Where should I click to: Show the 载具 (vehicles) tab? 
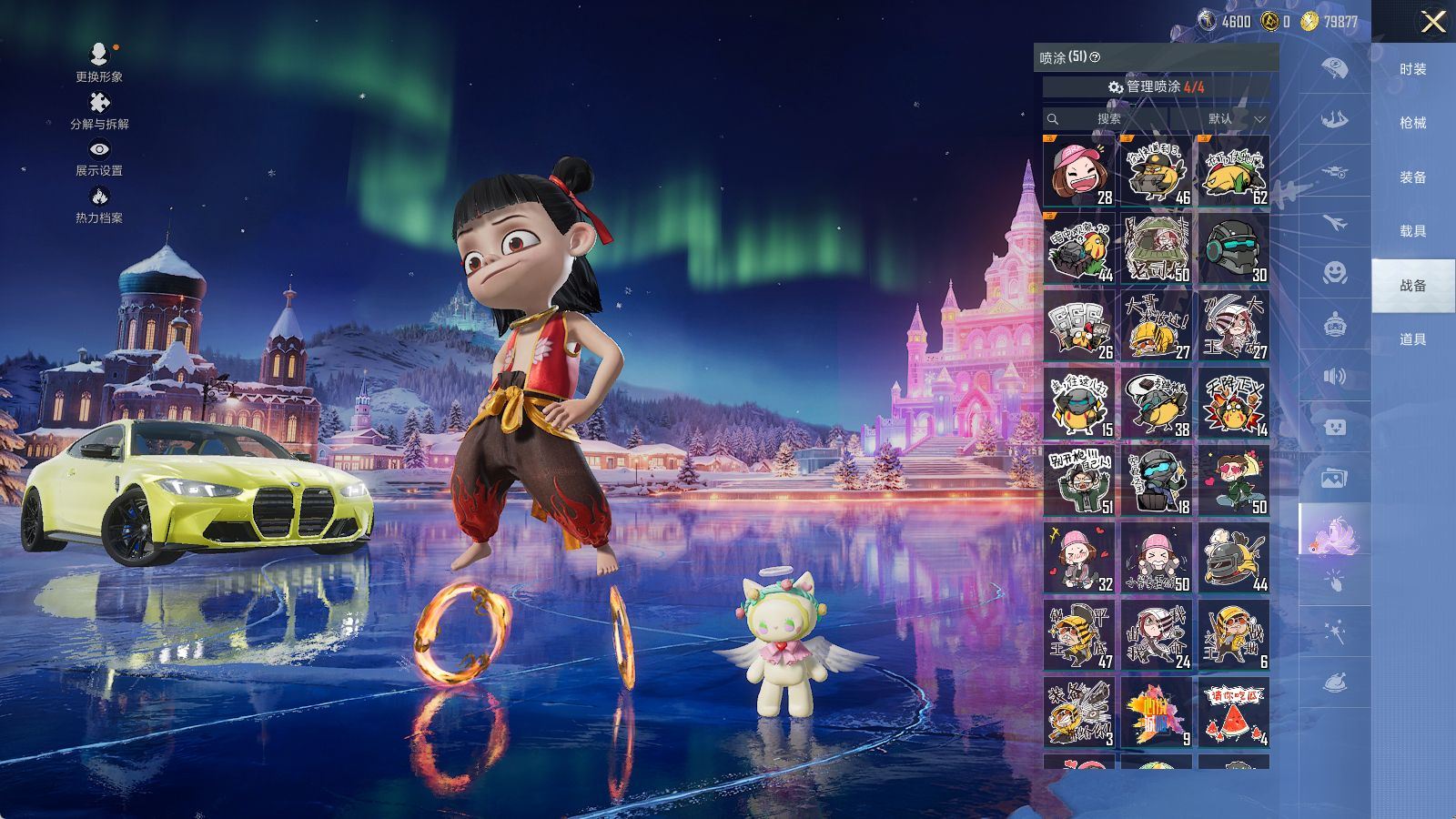pyautogui.click(x=1412, y=231)
